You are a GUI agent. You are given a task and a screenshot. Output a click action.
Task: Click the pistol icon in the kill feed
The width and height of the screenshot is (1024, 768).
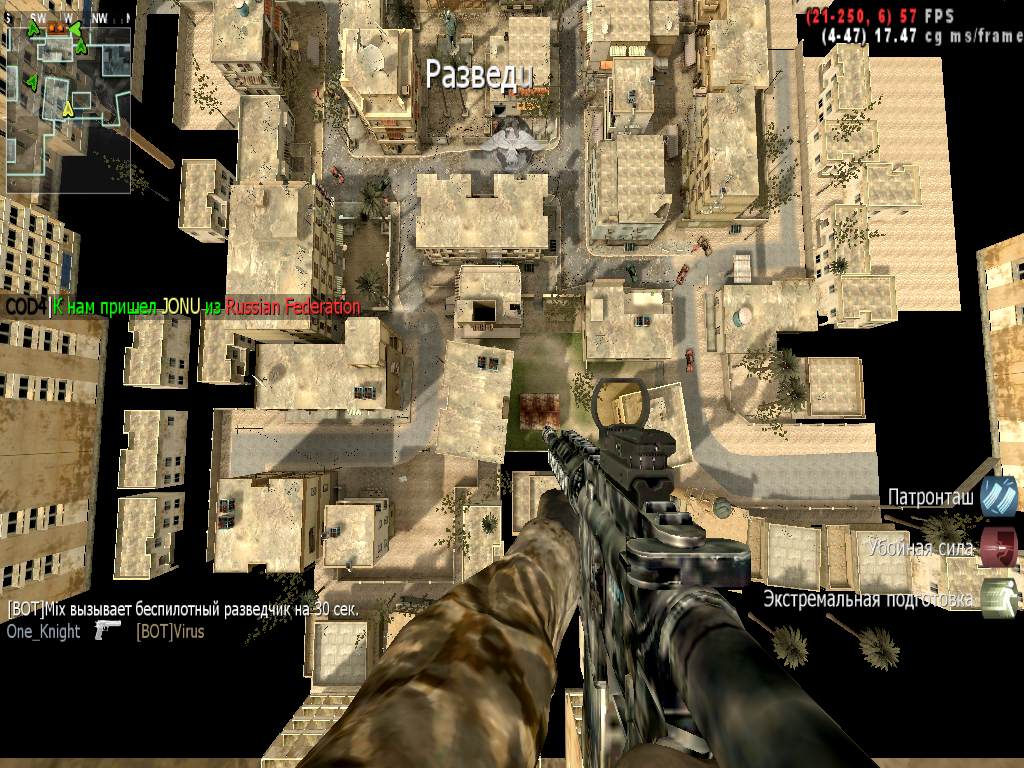[108, 630]
